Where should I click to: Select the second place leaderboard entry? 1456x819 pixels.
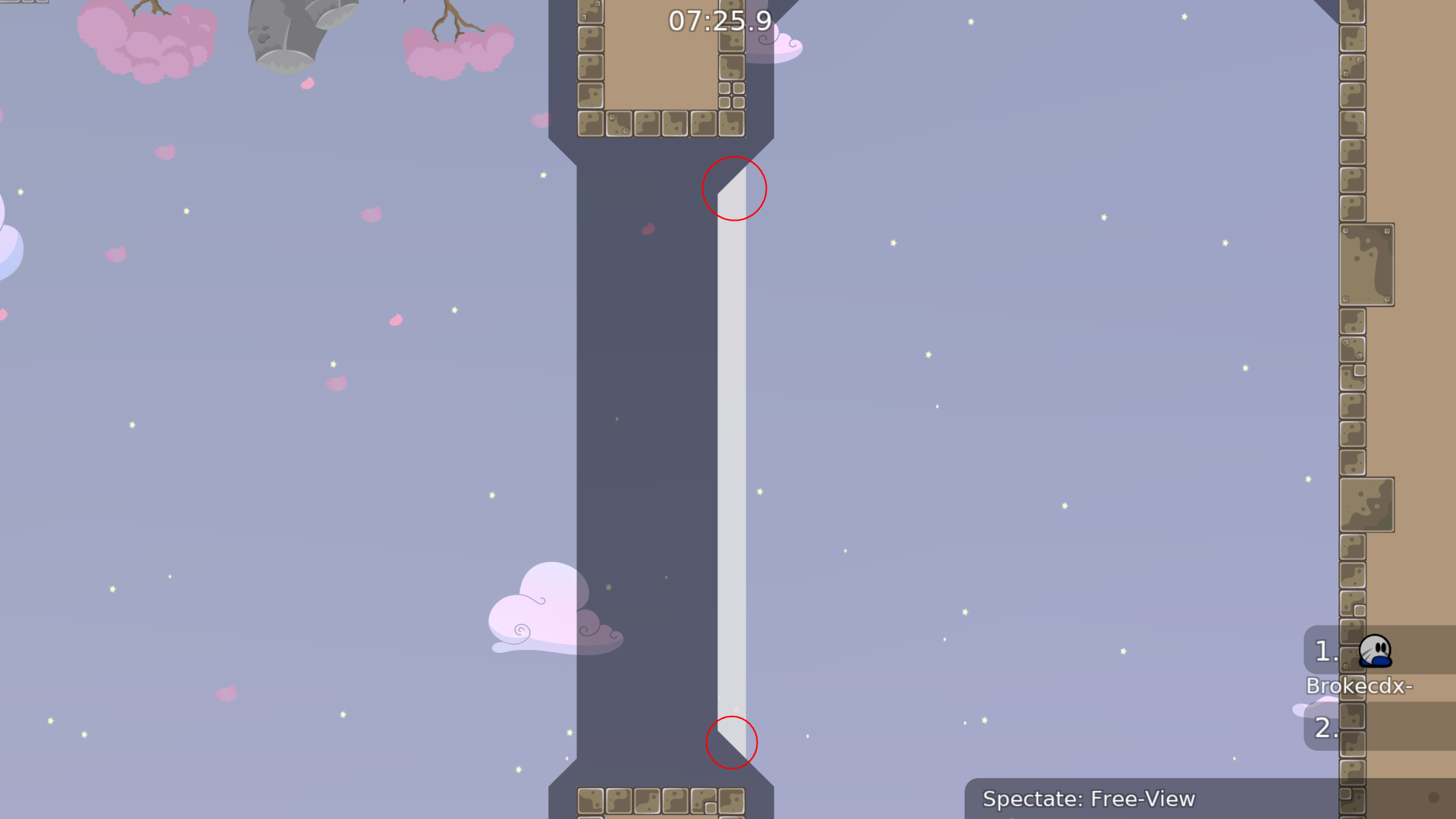coord(1327,728)
